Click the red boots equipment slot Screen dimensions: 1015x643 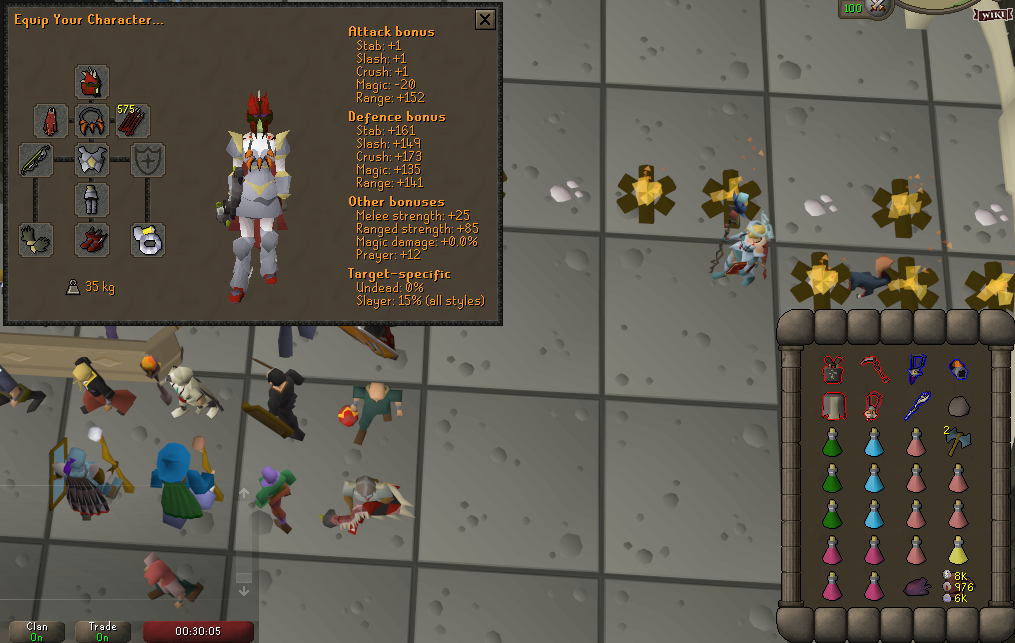pos(92,240)
